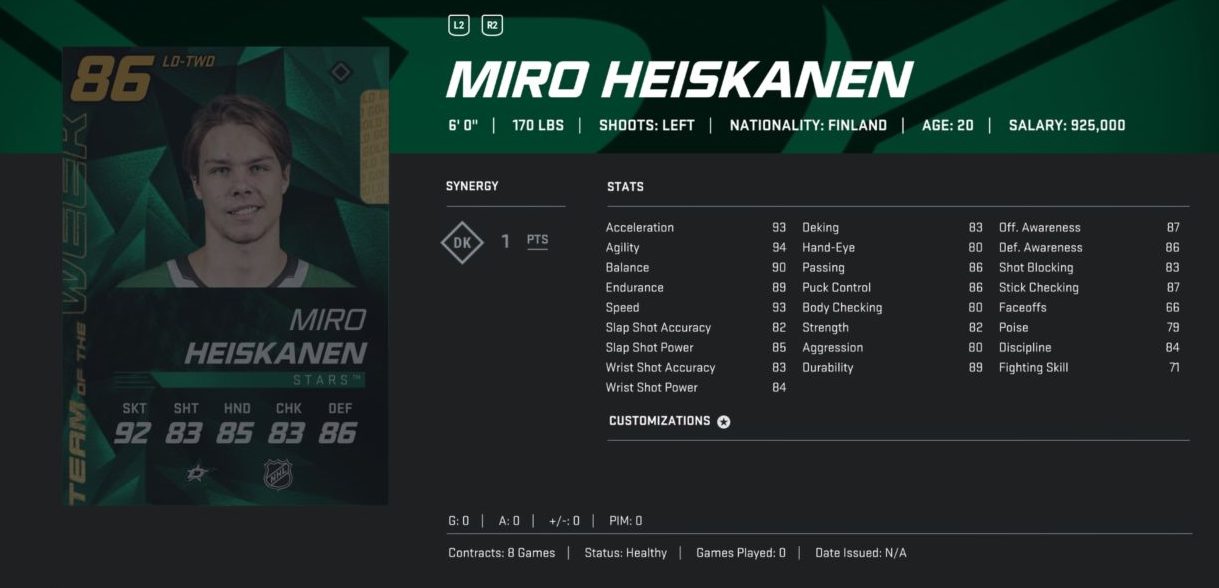Select the Miro Heiskanen player card
Viewport: 1219px width, 588px height.
tap(225, 275)
